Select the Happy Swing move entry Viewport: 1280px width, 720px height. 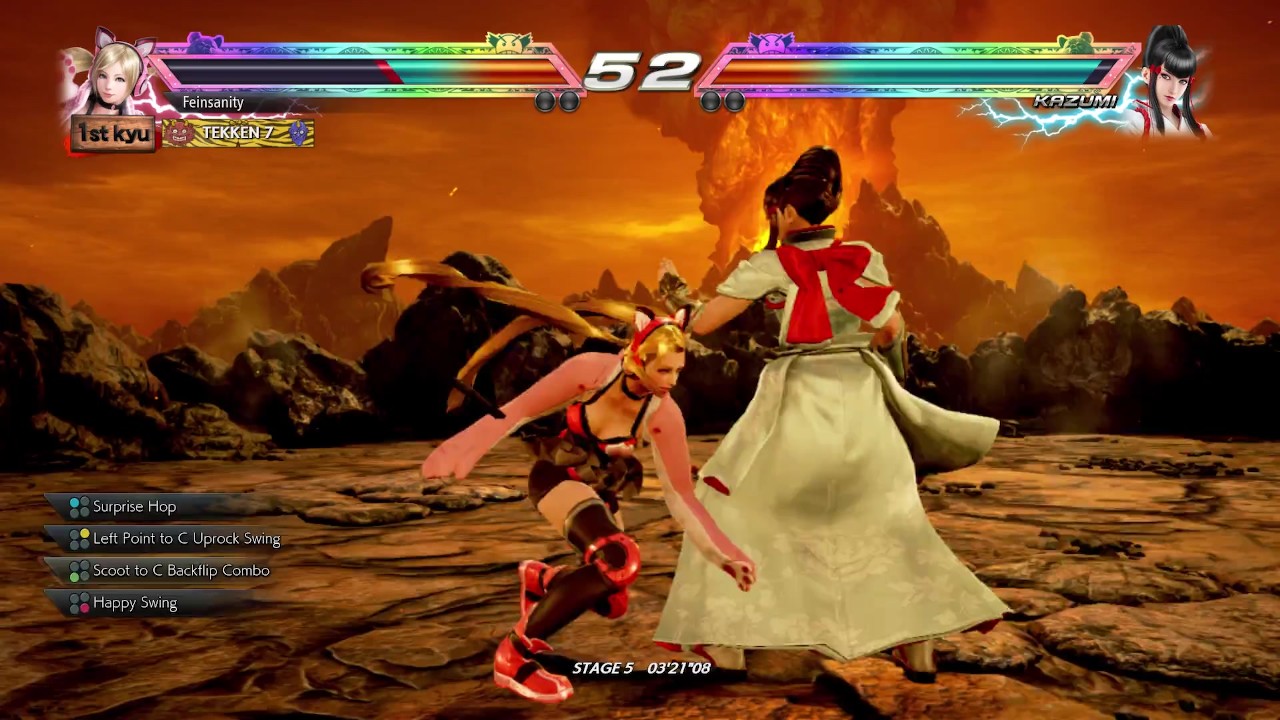click(x=135, y=603)
